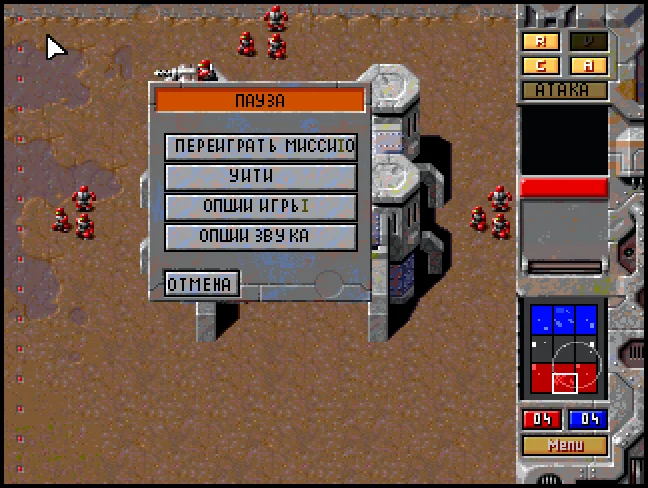
Task: Click the yellow Я command button
Action: [541, 42]
